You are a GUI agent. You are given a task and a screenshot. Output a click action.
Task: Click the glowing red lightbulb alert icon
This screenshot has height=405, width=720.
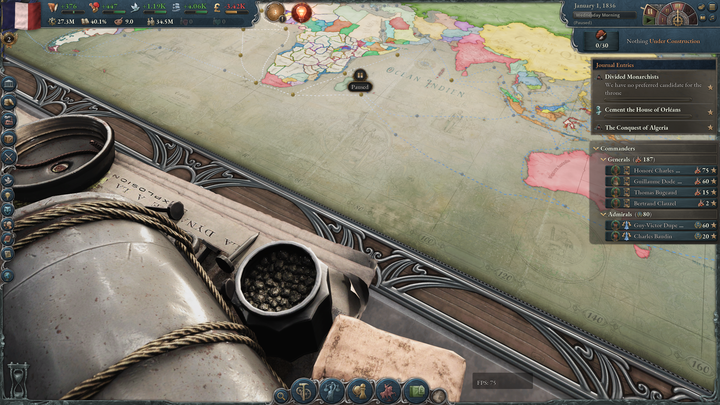tap(299, 13)
